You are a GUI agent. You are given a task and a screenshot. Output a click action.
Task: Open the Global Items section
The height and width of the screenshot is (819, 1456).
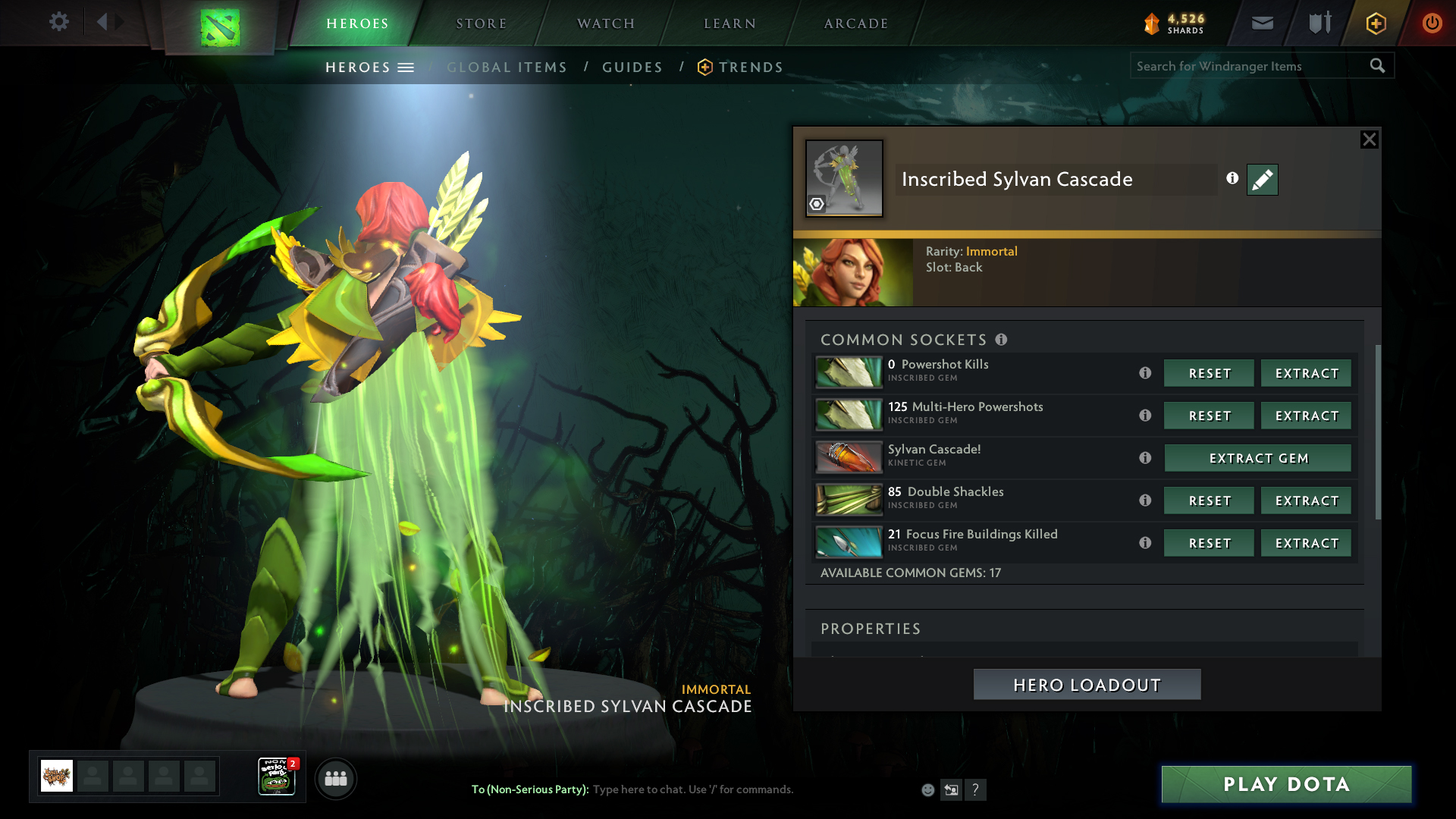click(x=507, y=67)
